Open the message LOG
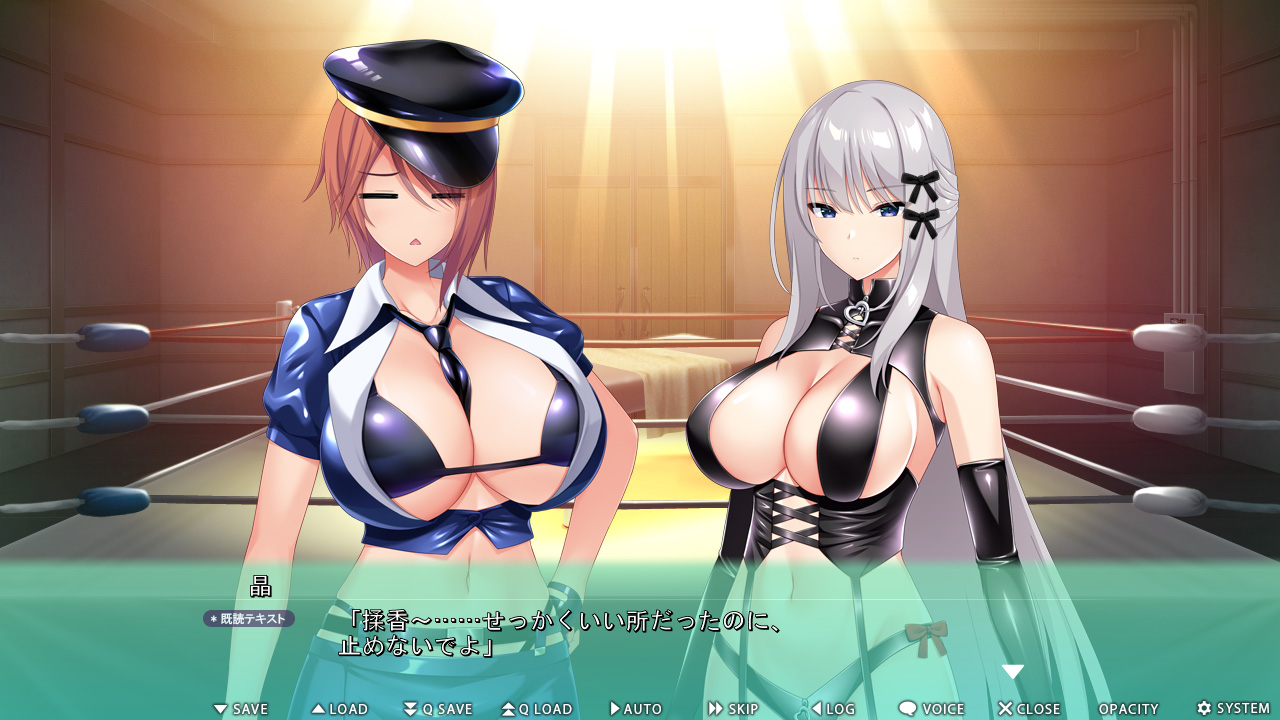Image resolution: width=1280 pixels, height=720 pixels. tap(833, 709)
